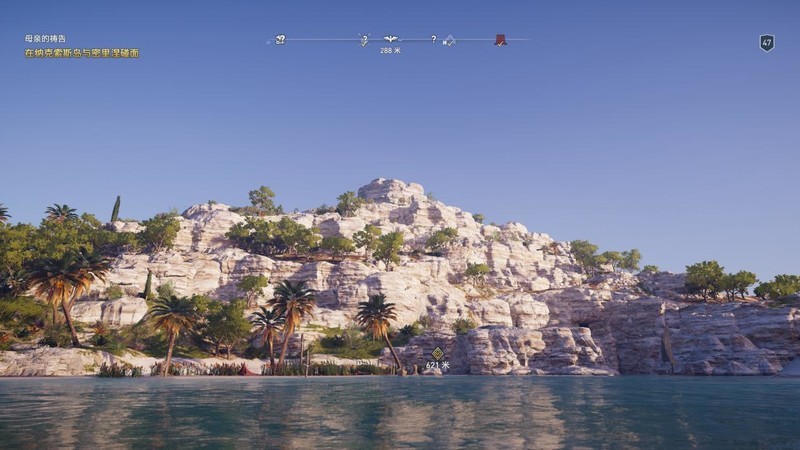Click the red fort marker on the compass
Viewport: 800px width, 450px height.
click(x=500, y=40)
